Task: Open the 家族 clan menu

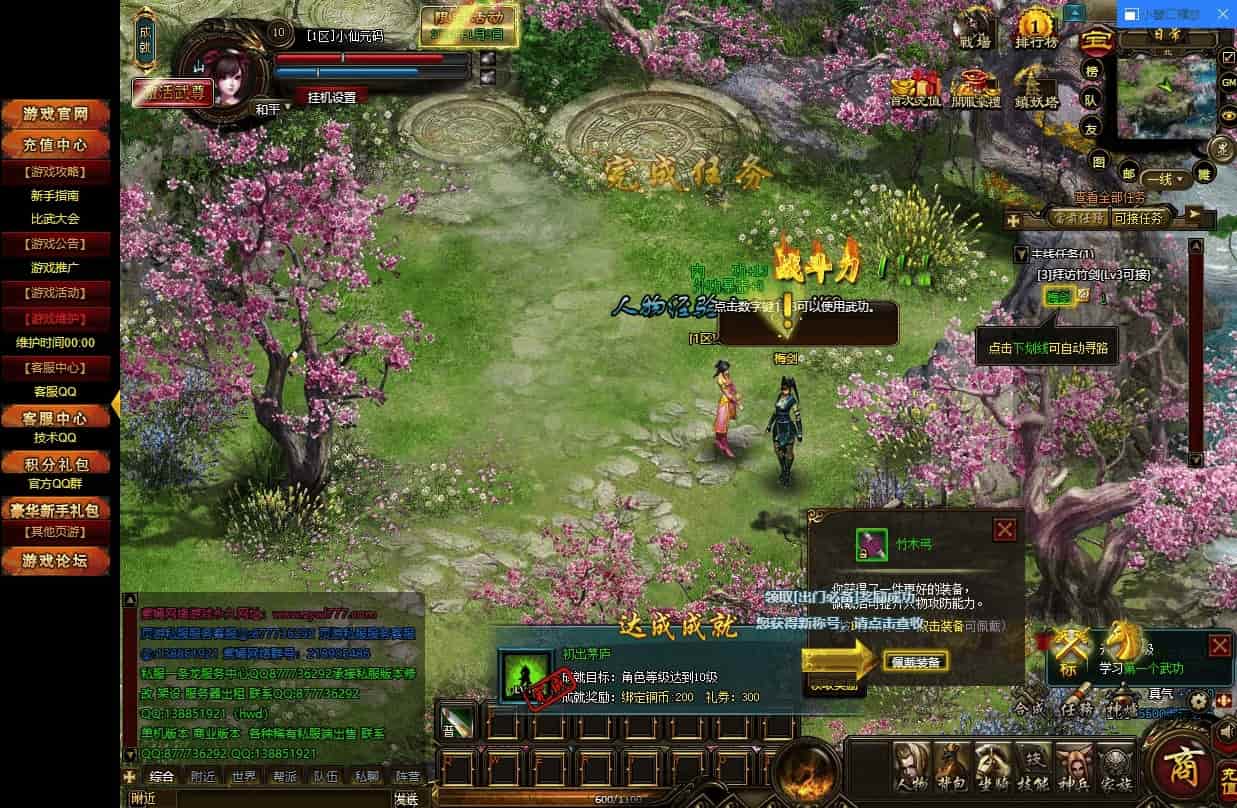Action: click(1116, 766)
